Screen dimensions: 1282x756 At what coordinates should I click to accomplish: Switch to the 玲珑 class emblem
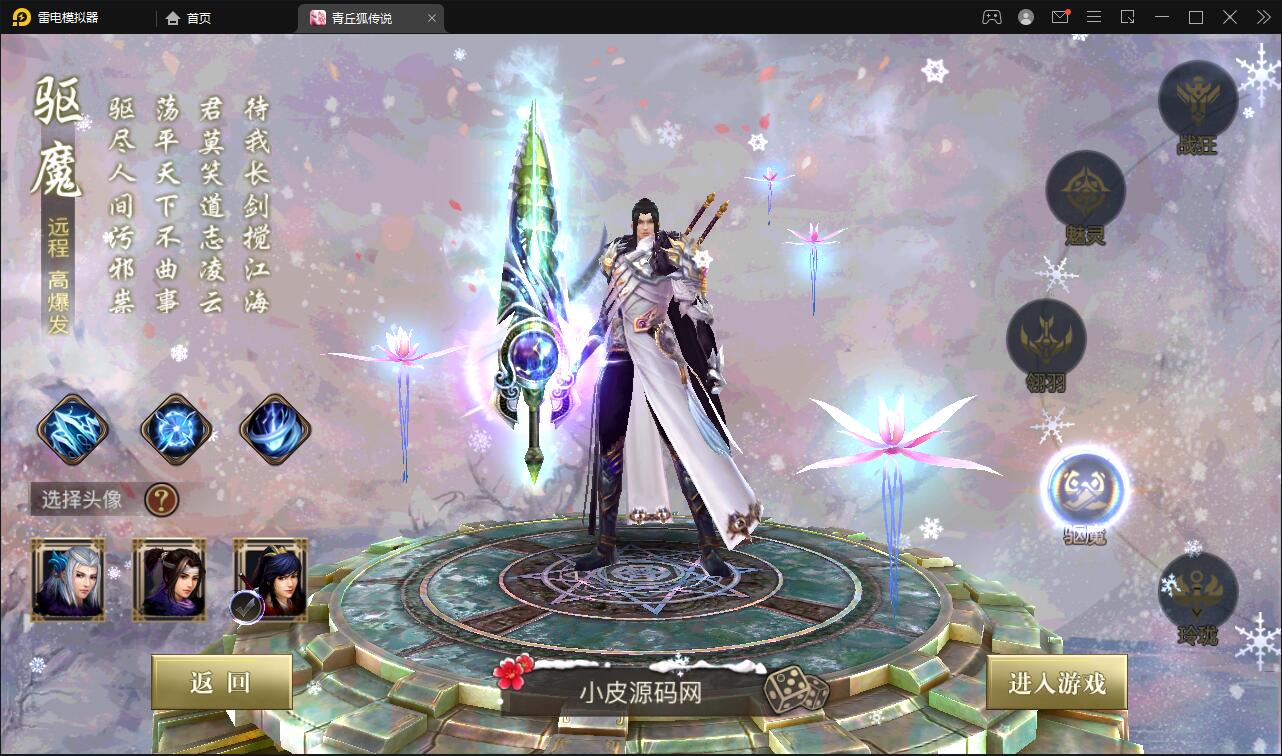point(1197,591)
